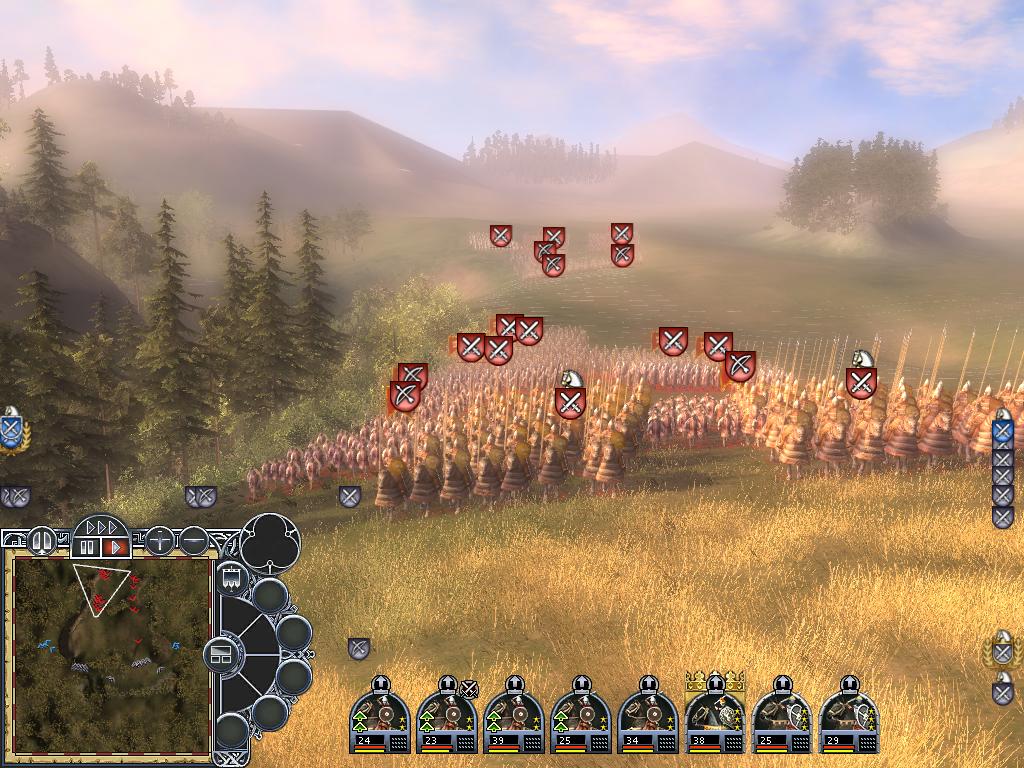Select the unit card with 24 soldiers
Viewport: 1024px width, 768px height.
tap(381, 717)
